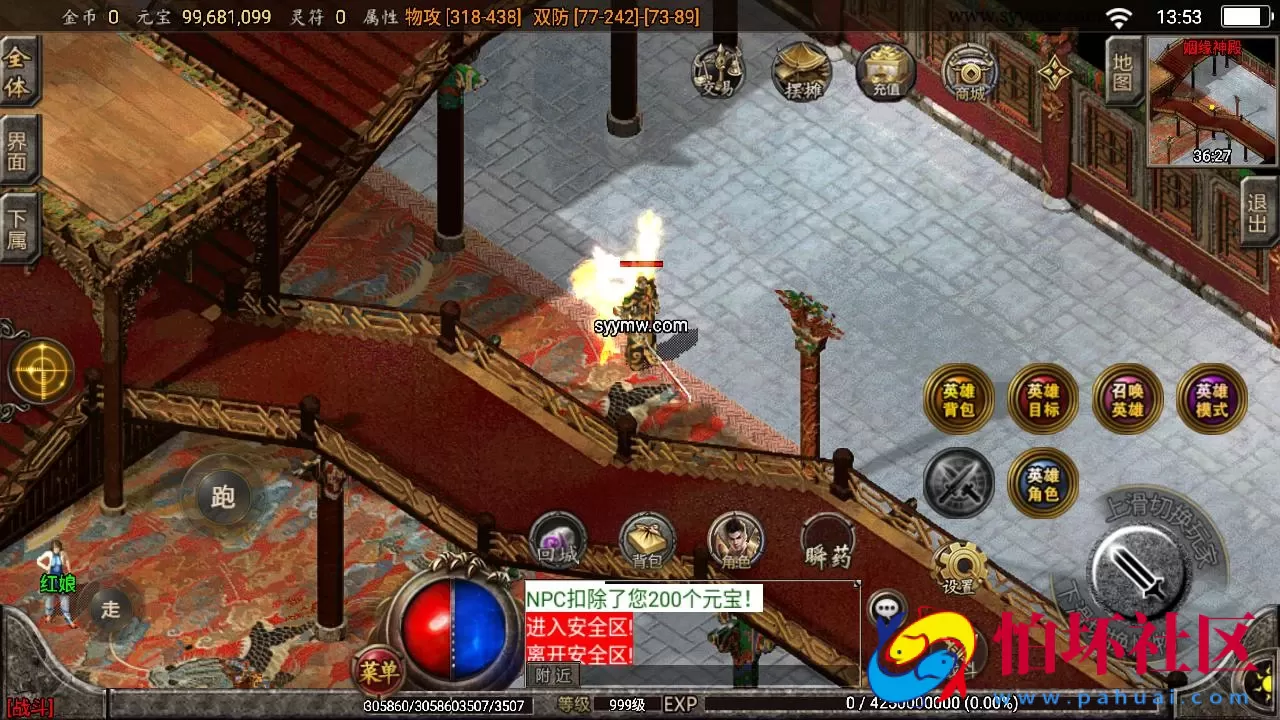Toggle the 英雄模式 hero mode button

(x=1212, y=398)
